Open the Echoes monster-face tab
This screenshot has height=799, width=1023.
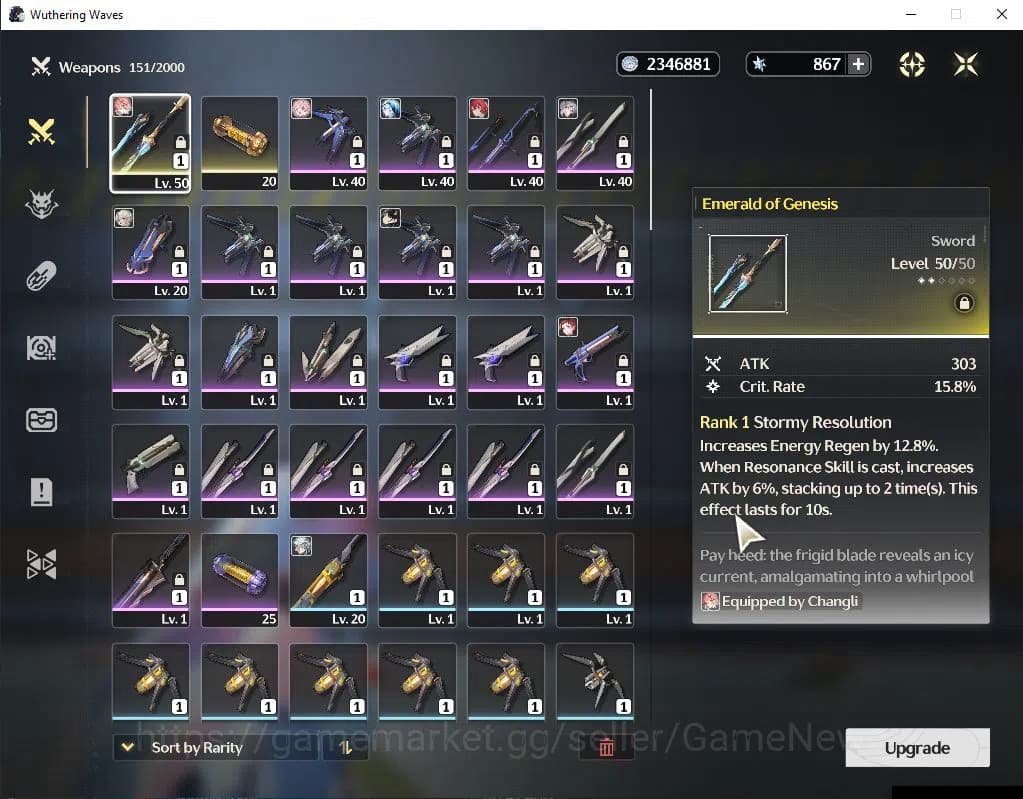[41, 204]
